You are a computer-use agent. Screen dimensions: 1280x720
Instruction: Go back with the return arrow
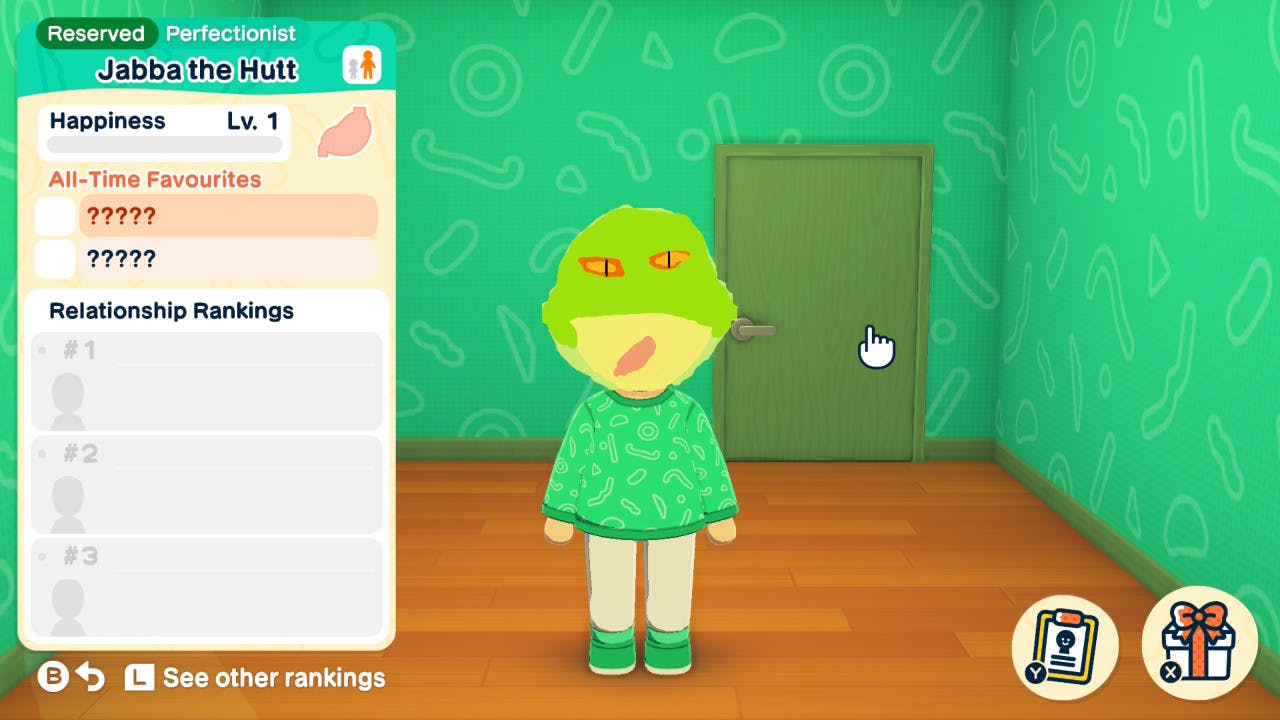click(91, 678)
